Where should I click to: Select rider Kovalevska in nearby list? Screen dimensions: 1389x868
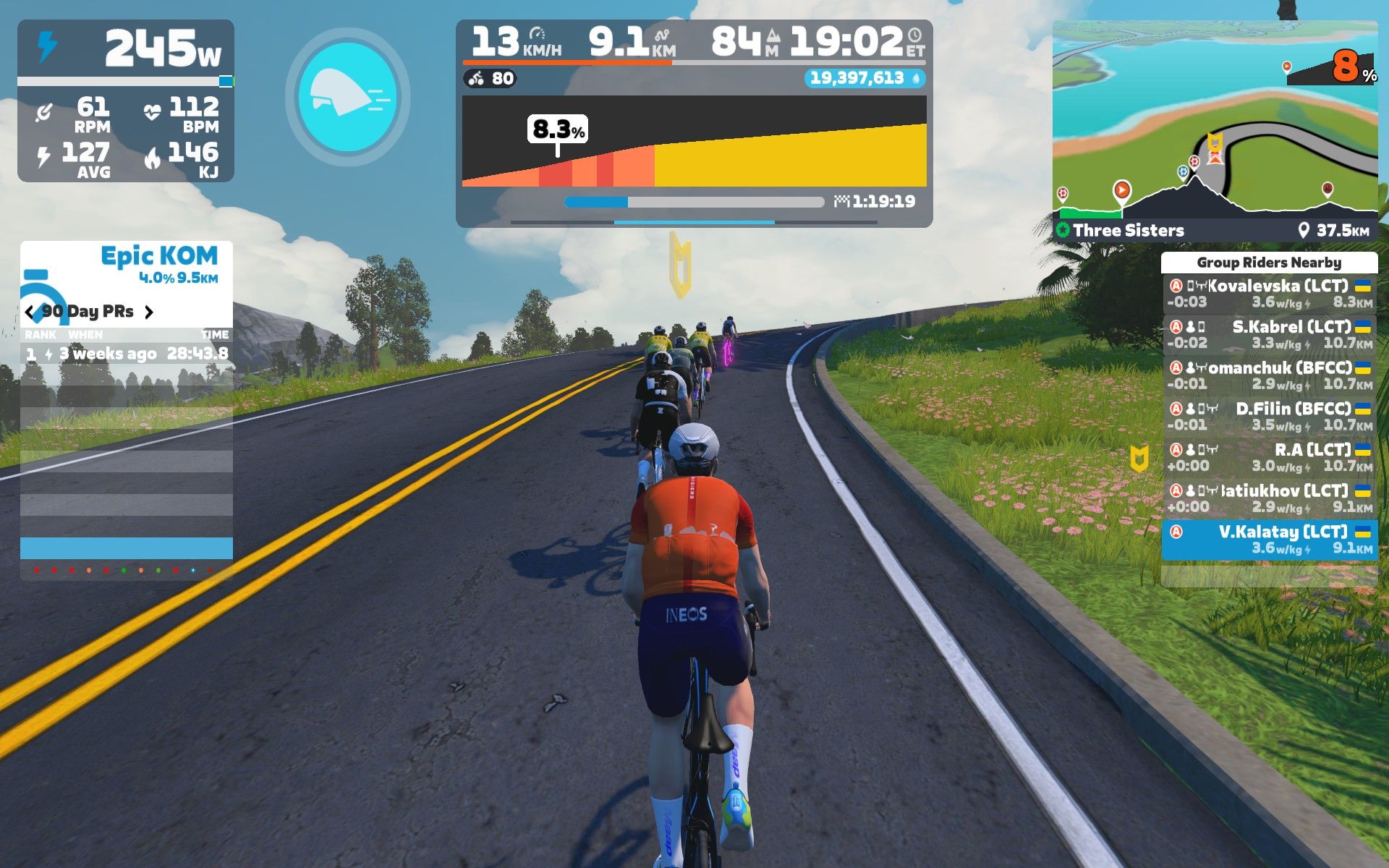pyautogui.click(x=1269, y=294)
